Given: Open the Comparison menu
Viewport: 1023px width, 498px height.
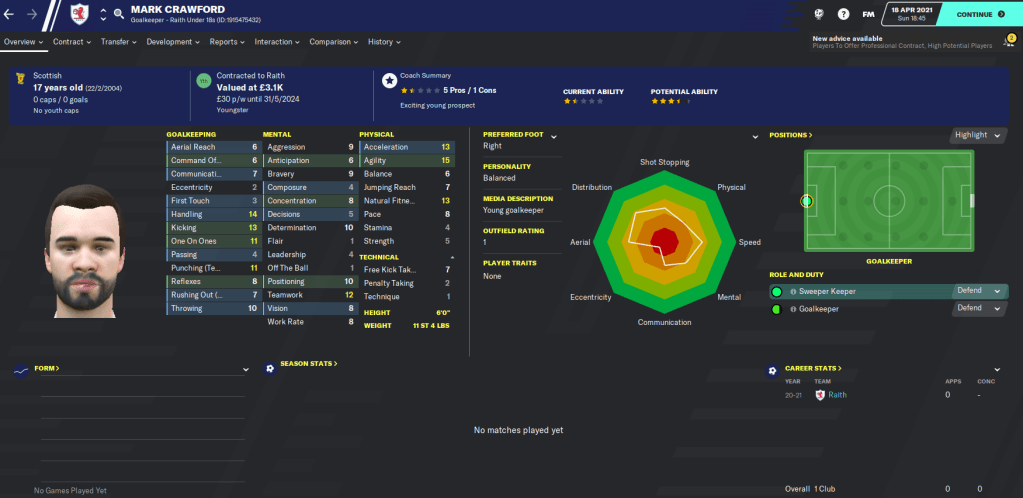Looking at the screenshot, I should (335, 42).
